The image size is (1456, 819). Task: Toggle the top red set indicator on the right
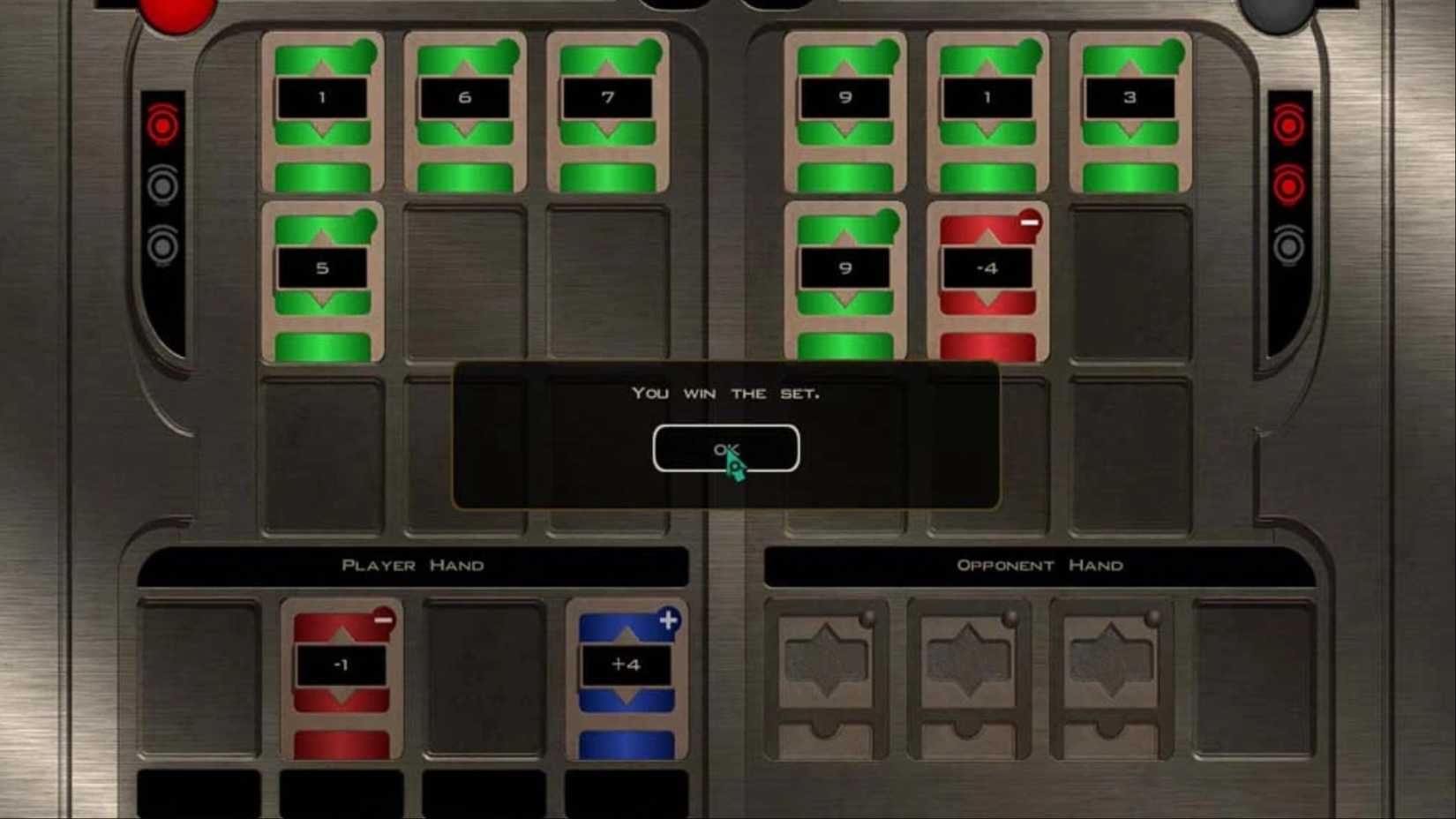tap(1290, 126)
